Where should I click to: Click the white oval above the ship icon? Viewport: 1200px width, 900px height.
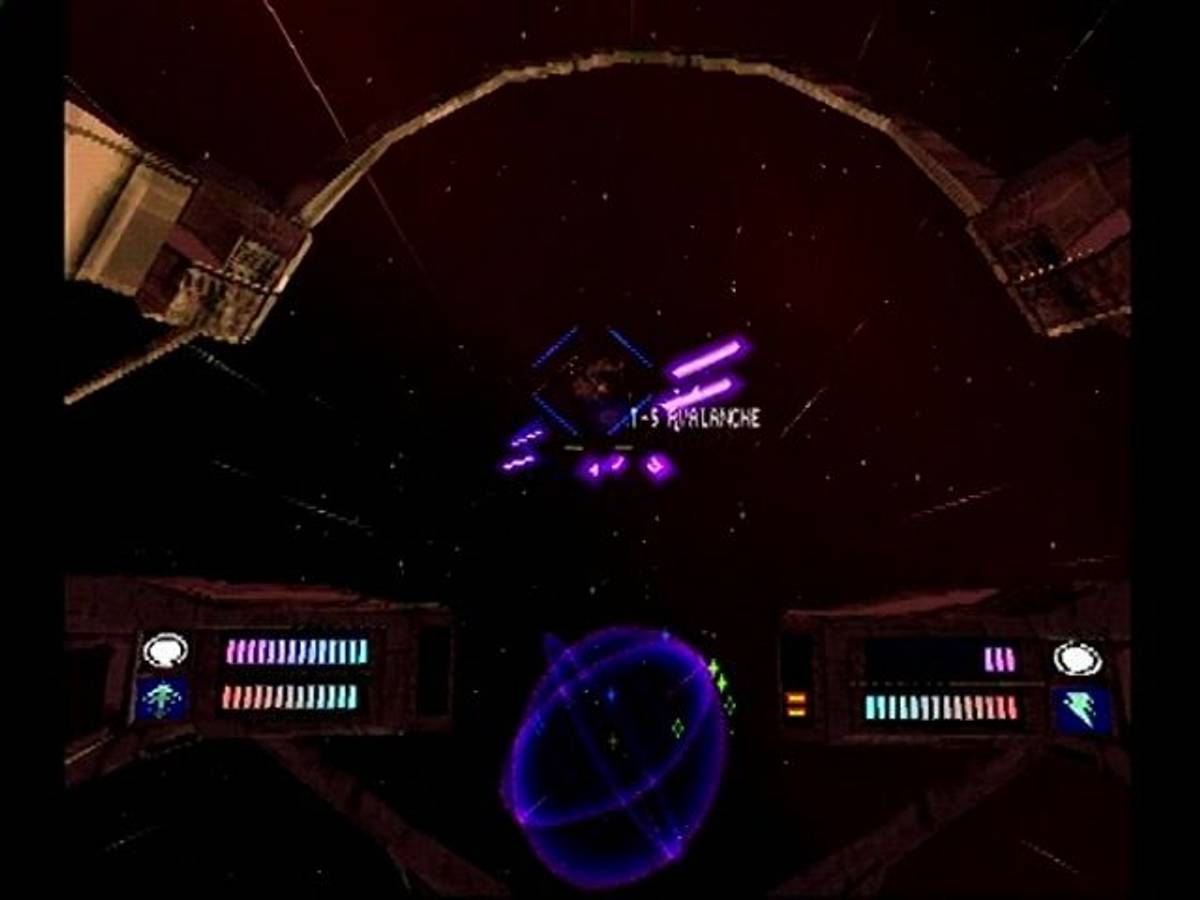(x=165, y=651)
